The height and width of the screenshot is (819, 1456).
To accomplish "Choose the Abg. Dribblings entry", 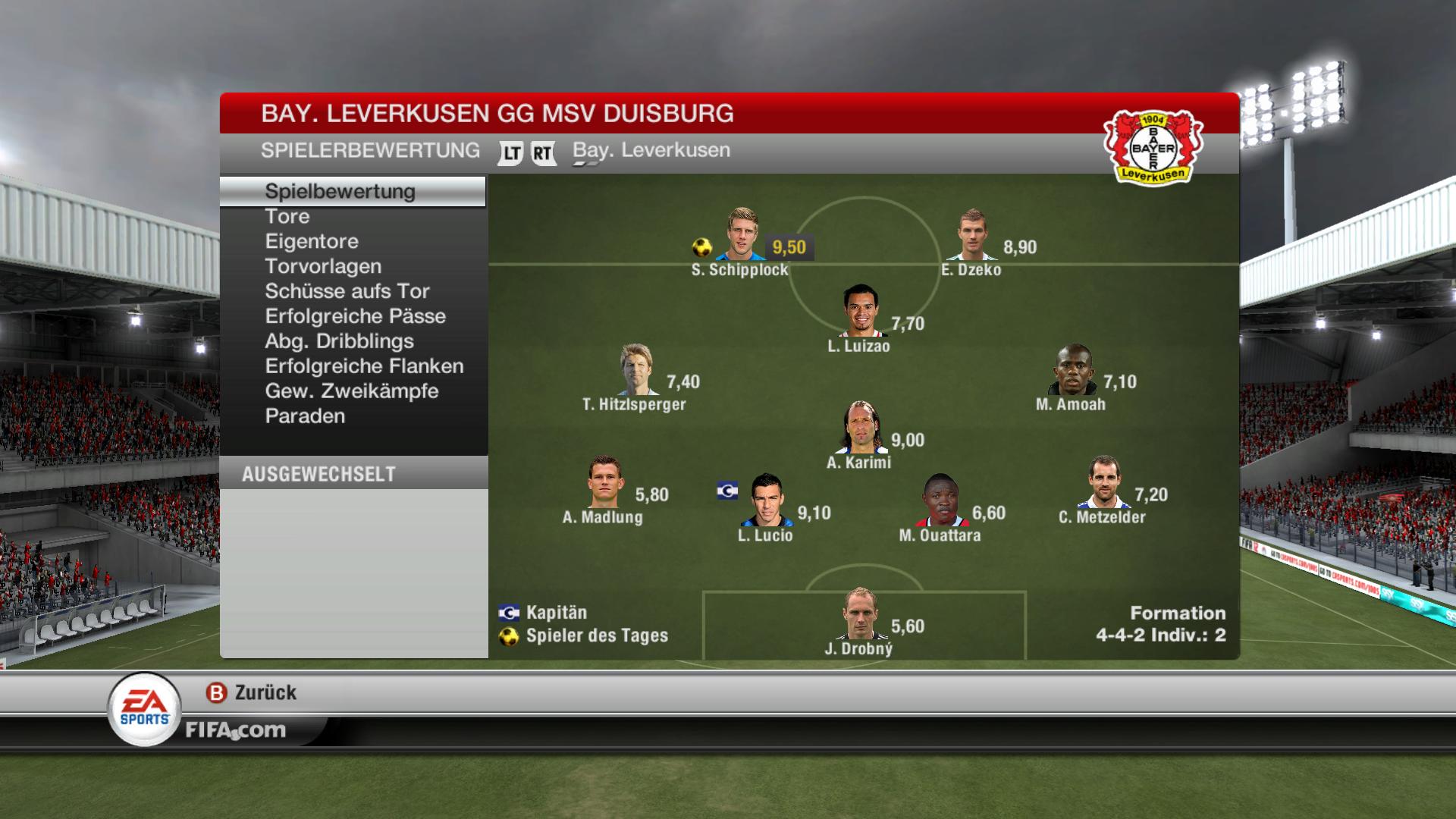I will [339, 341].
